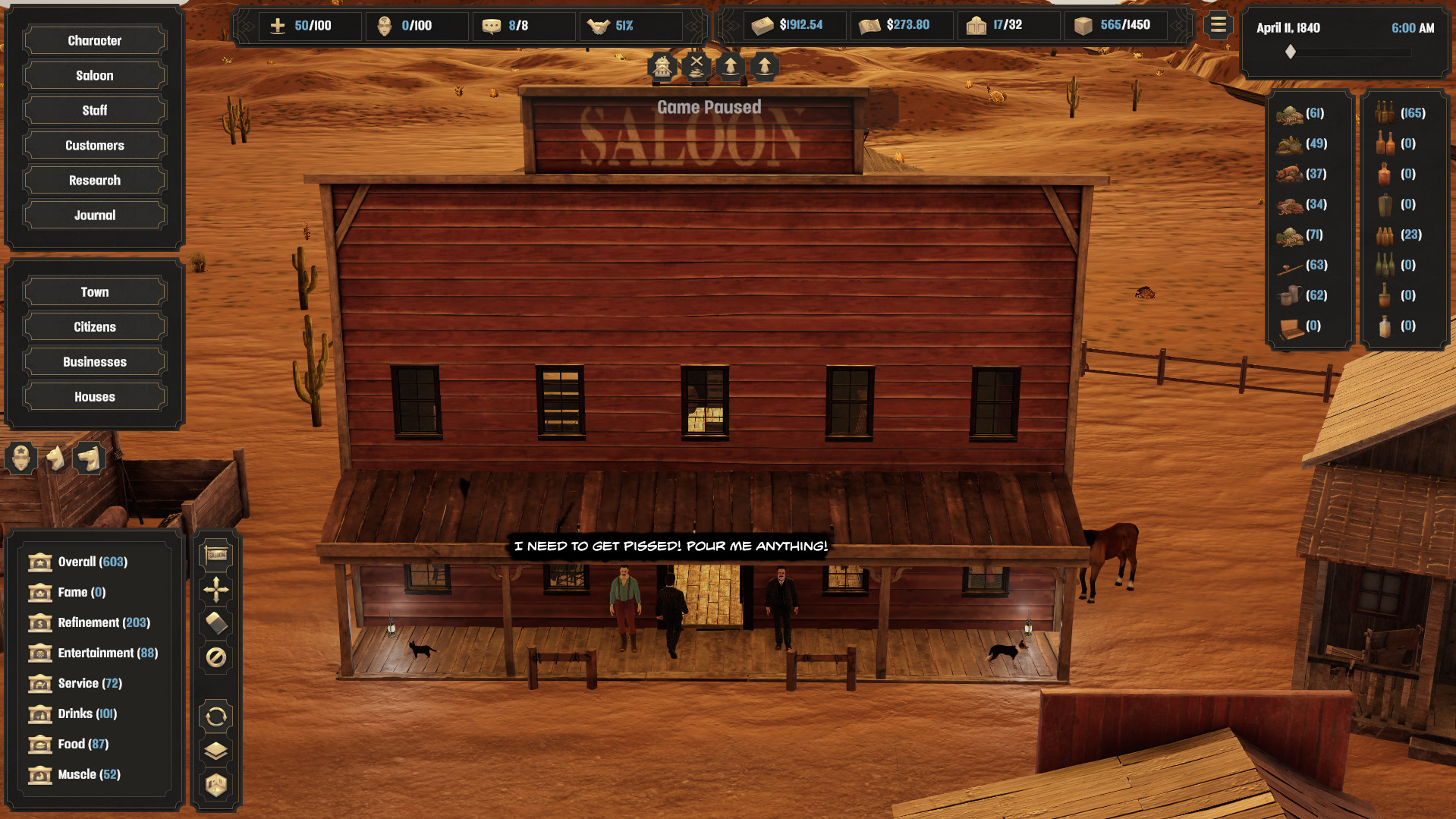Select the move tool with four arrows
The width and height of the screenshot is (1456, 819).
click(x=215, y=588)
